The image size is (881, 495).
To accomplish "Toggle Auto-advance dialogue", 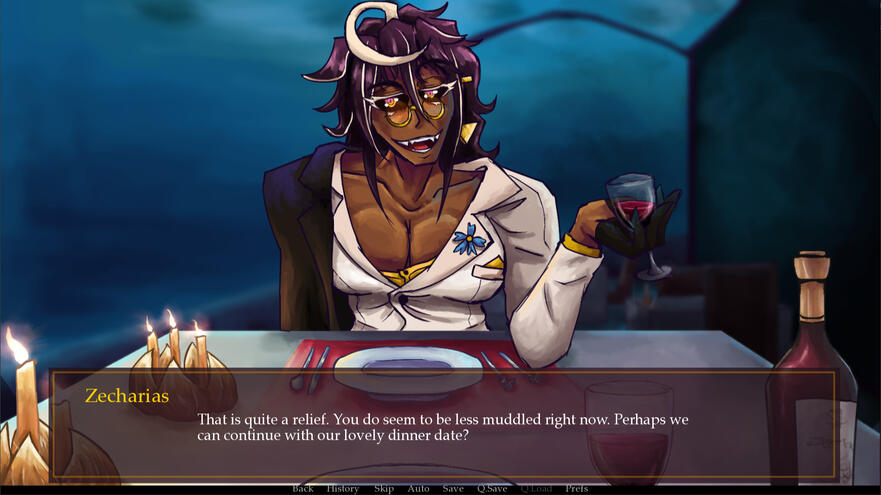I will [x=418, y=488].
